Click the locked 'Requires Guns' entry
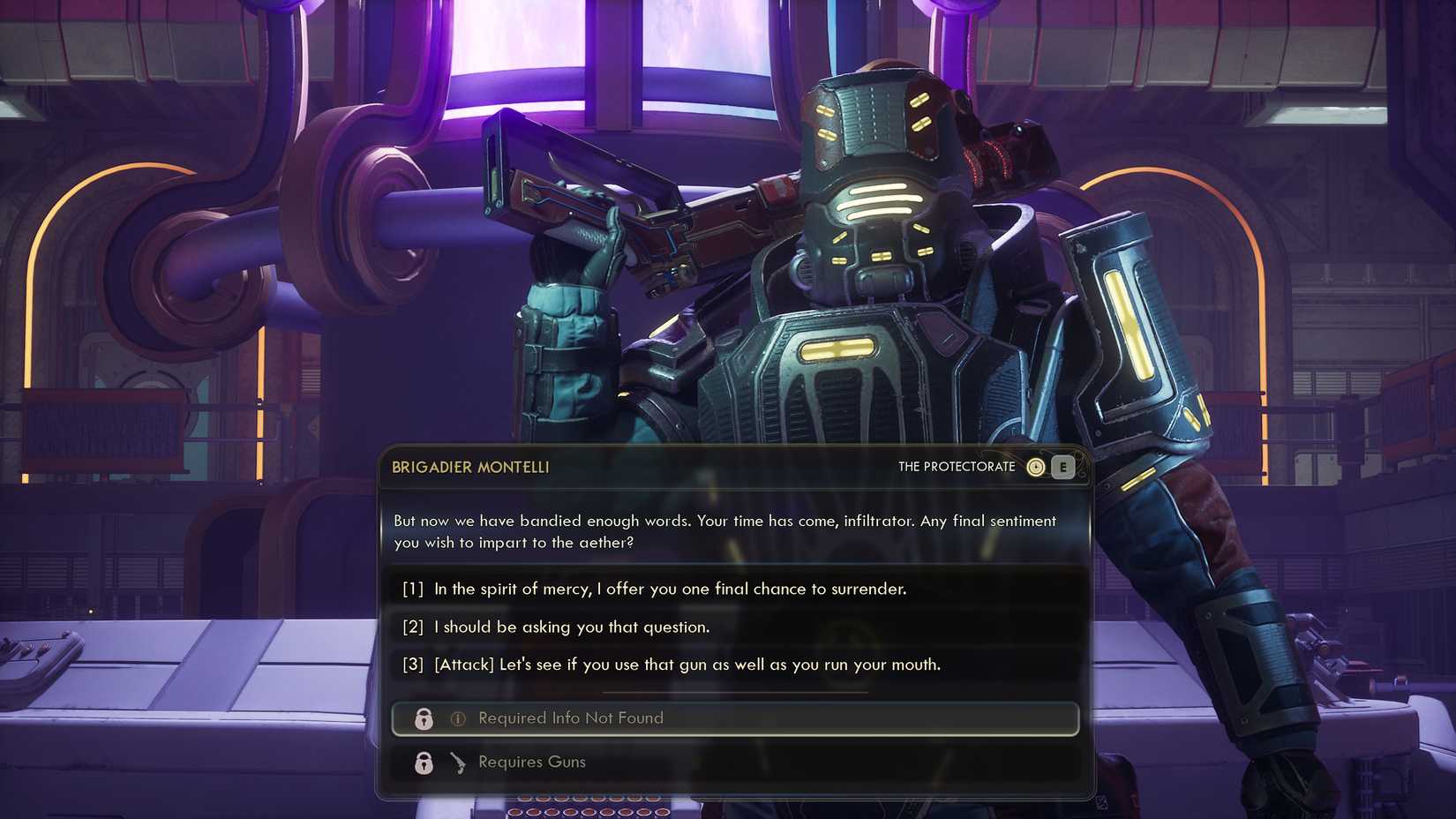The image size is (1456, 819). tap(530, 763)
